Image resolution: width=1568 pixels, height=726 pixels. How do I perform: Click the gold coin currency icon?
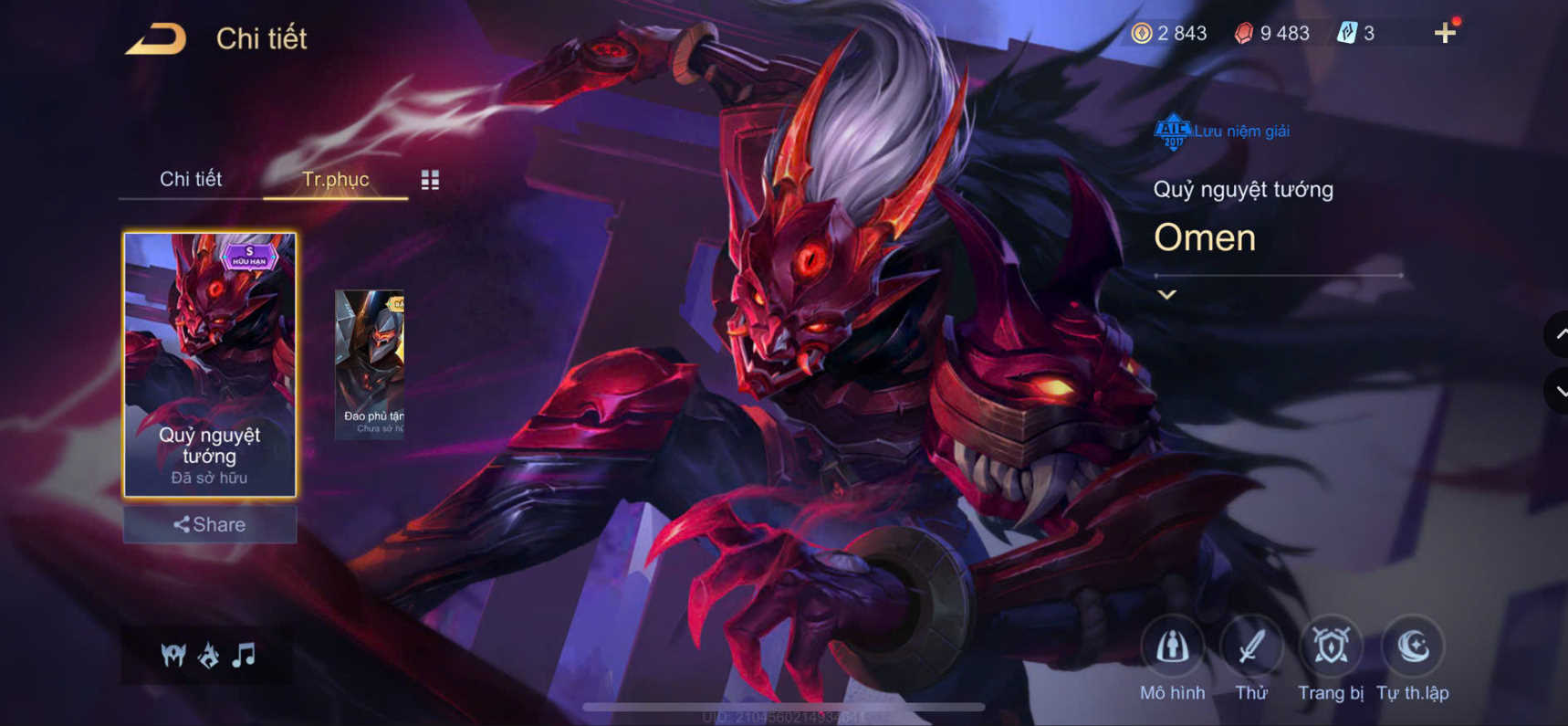pyautogui.click(x=1142, y=33)
